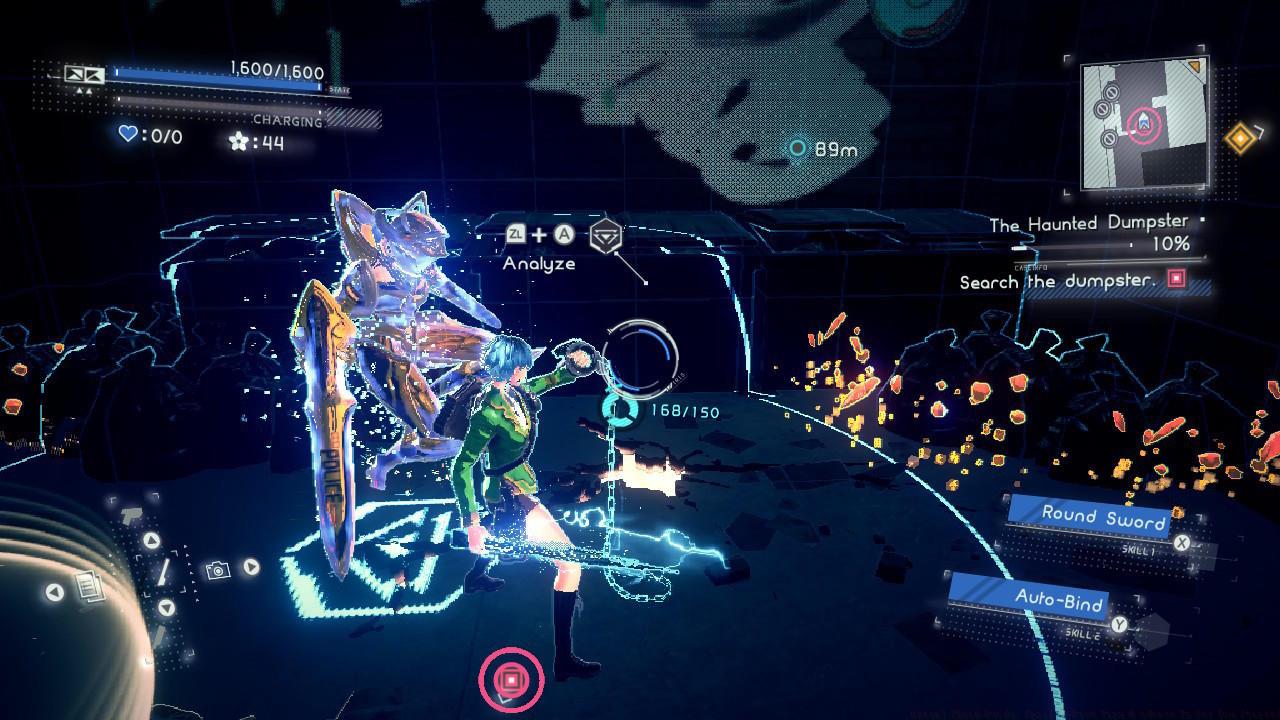Click the pink square objective waypoint marker
The image size is (1280, 720).
(511, 680)
